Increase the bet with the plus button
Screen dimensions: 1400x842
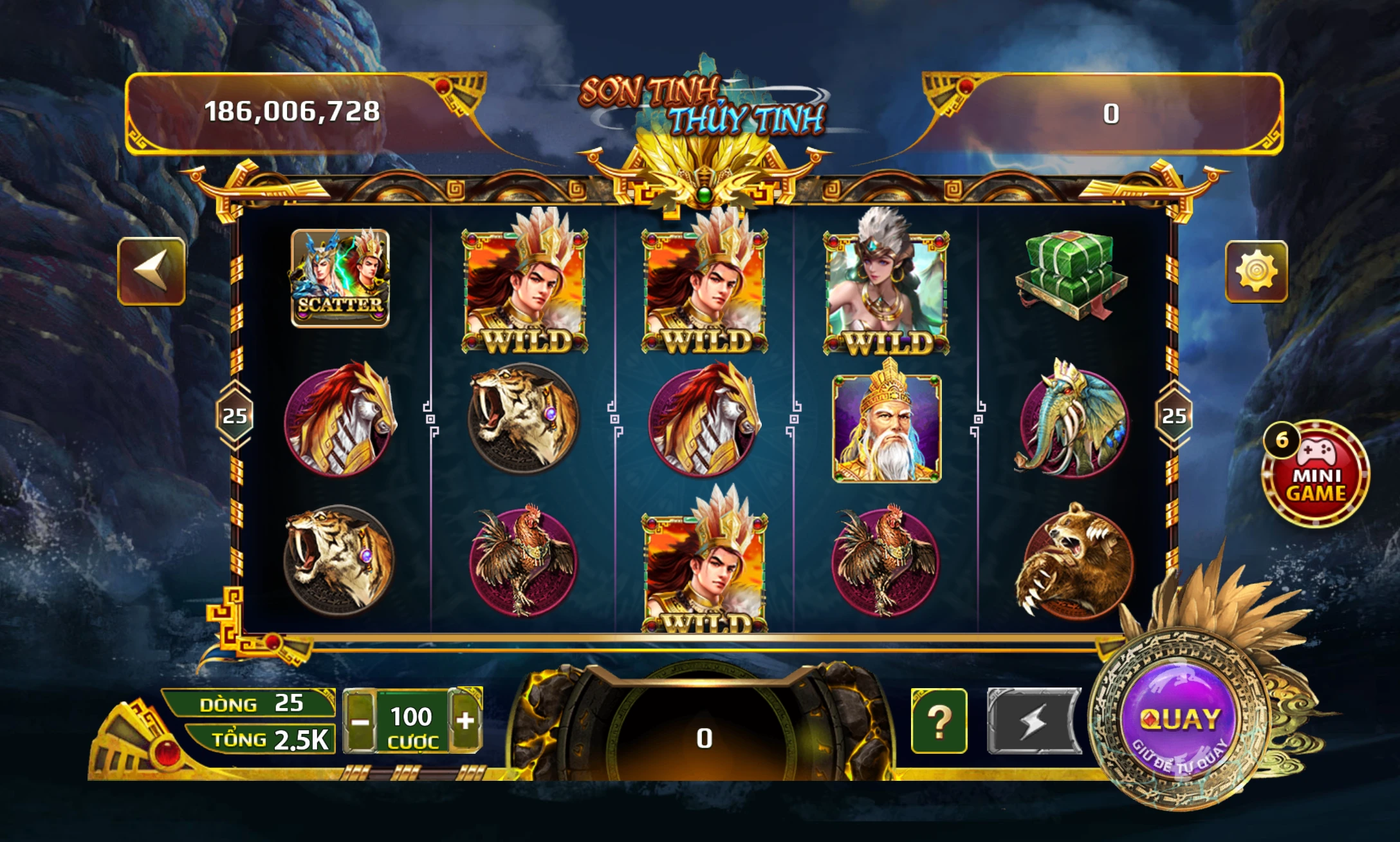(465, 720)
